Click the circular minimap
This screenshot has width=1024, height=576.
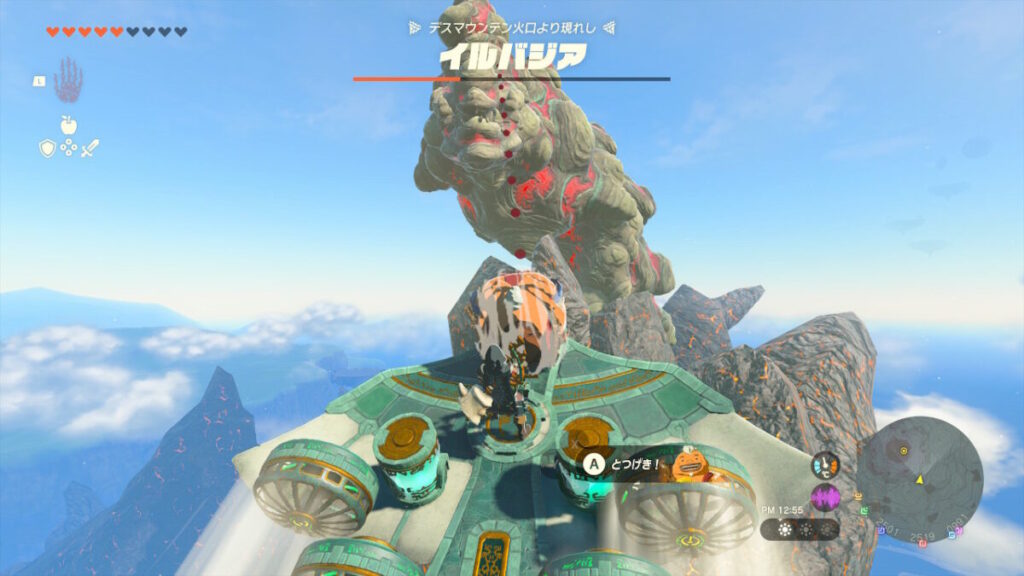(x=919, y=473)
